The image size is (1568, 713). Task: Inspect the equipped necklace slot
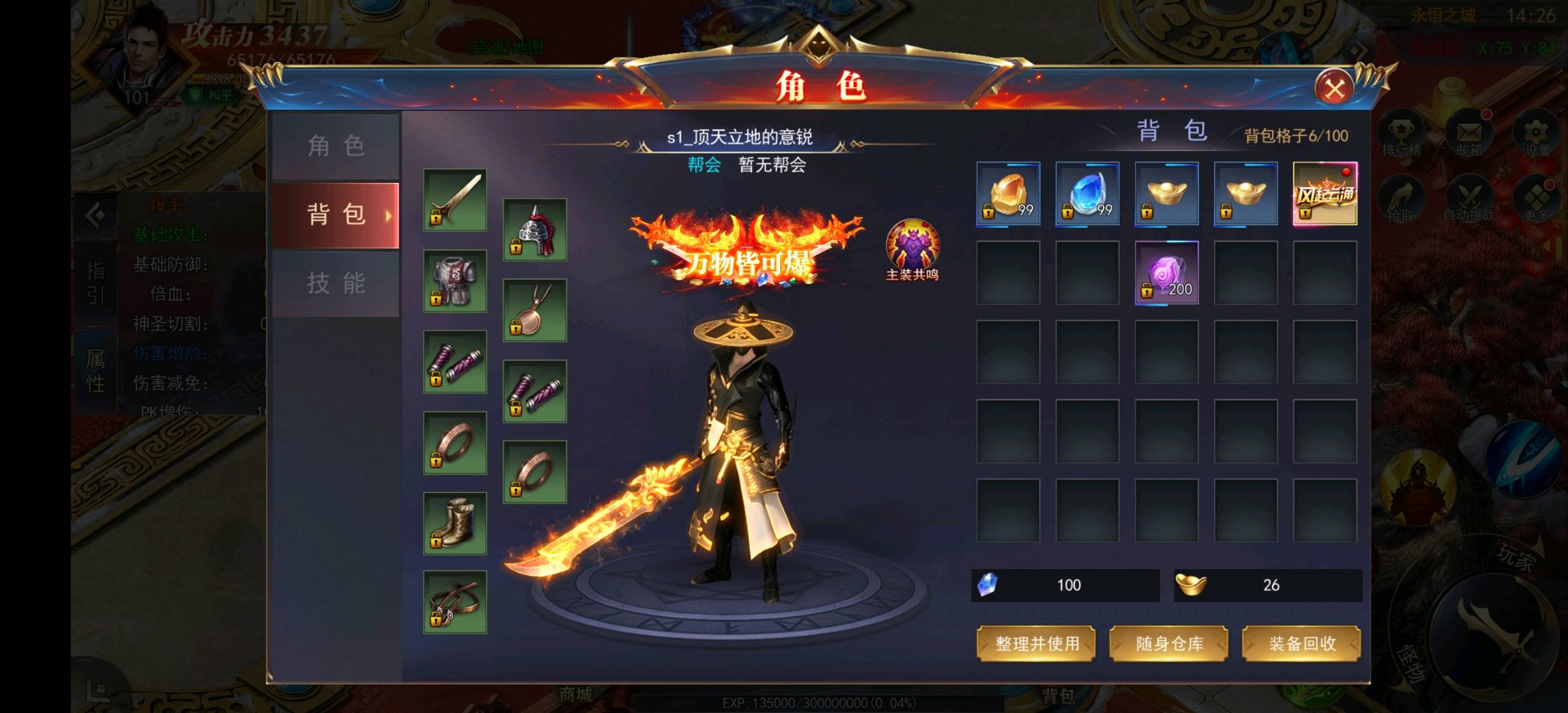pos(535,310)
